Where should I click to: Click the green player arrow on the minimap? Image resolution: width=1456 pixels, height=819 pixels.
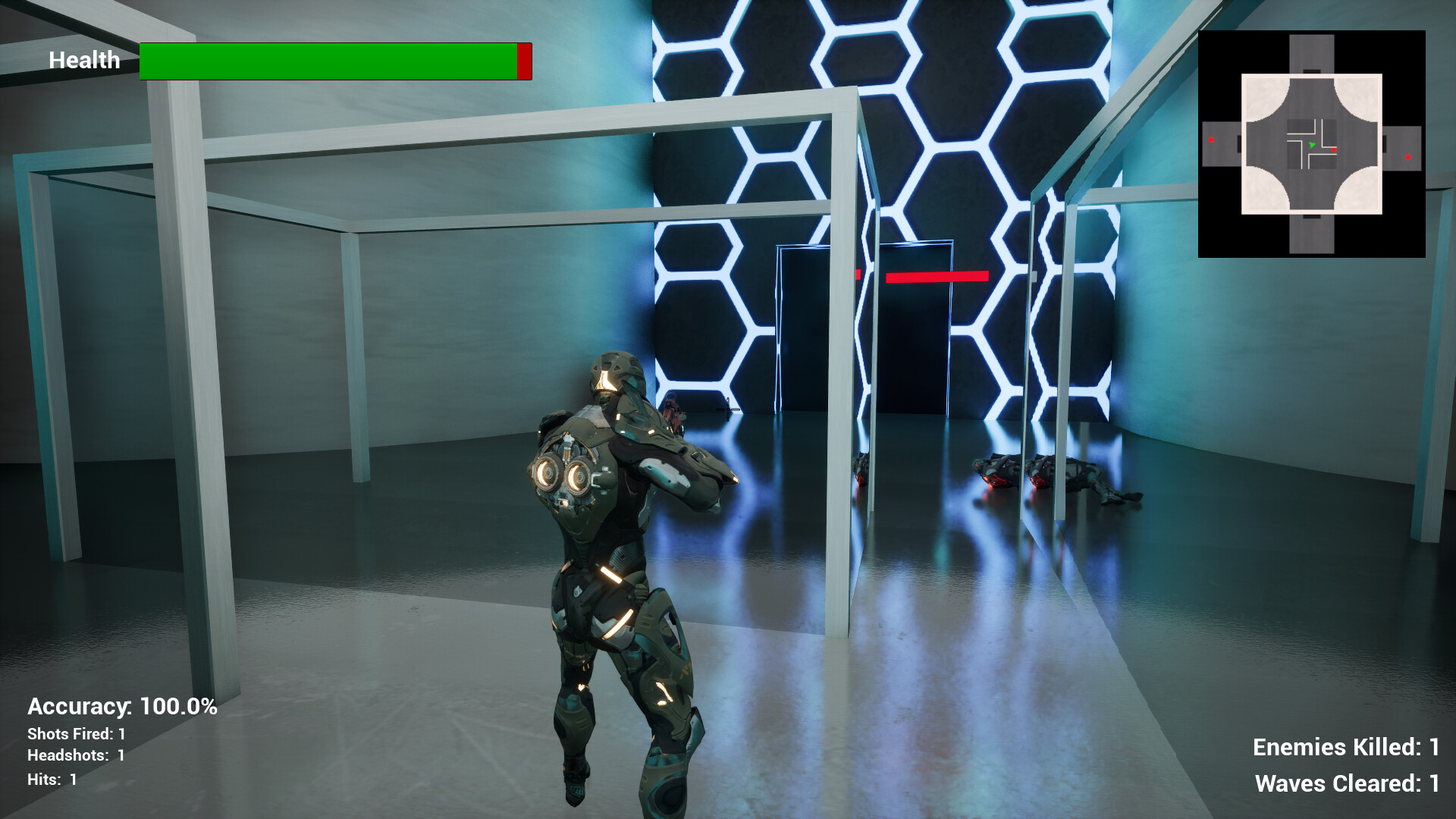tap(1312, 144)
